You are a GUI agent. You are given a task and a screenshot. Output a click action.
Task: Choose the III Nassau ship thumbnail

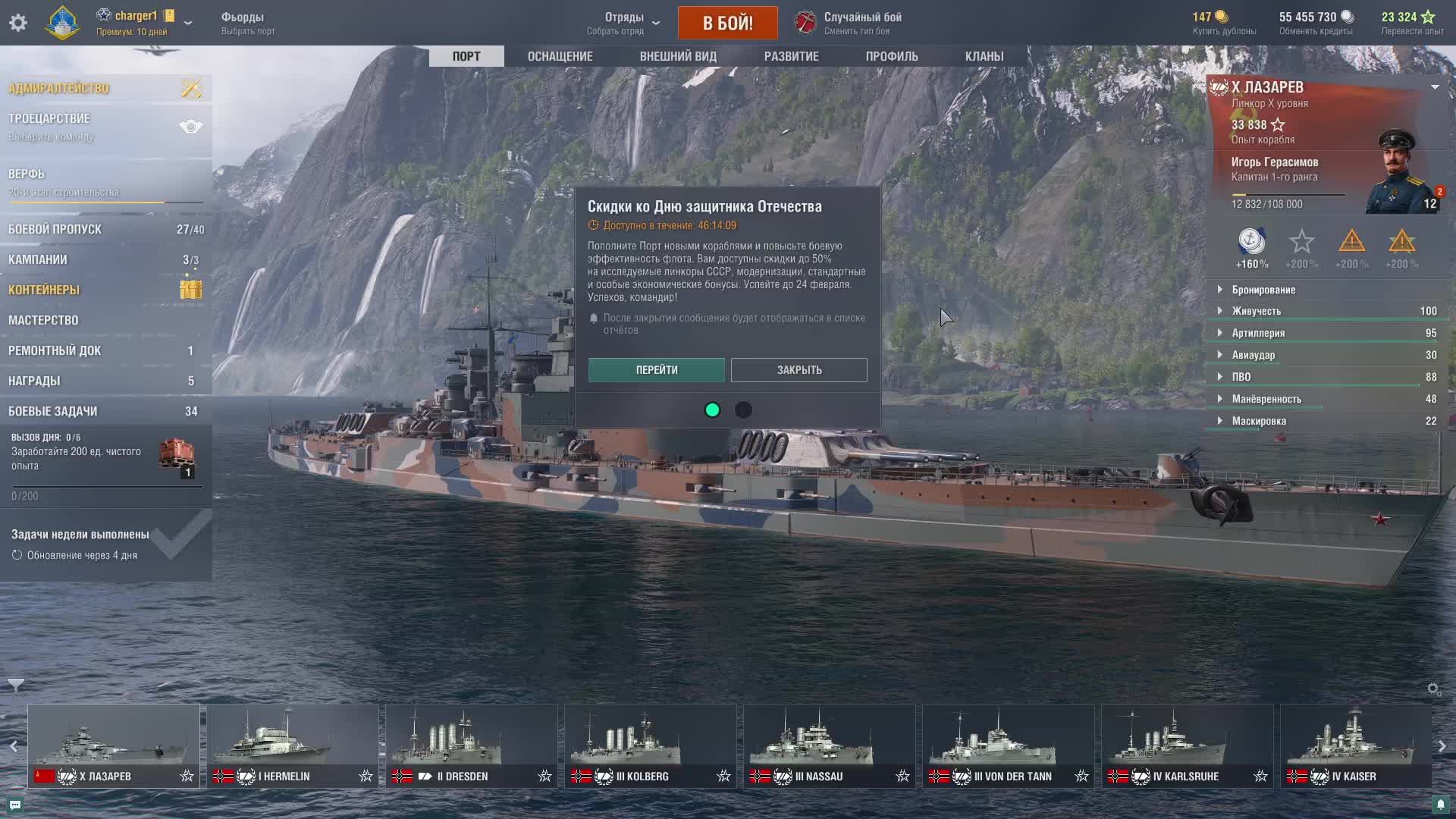pyautogui.click(x=829, y=745)
